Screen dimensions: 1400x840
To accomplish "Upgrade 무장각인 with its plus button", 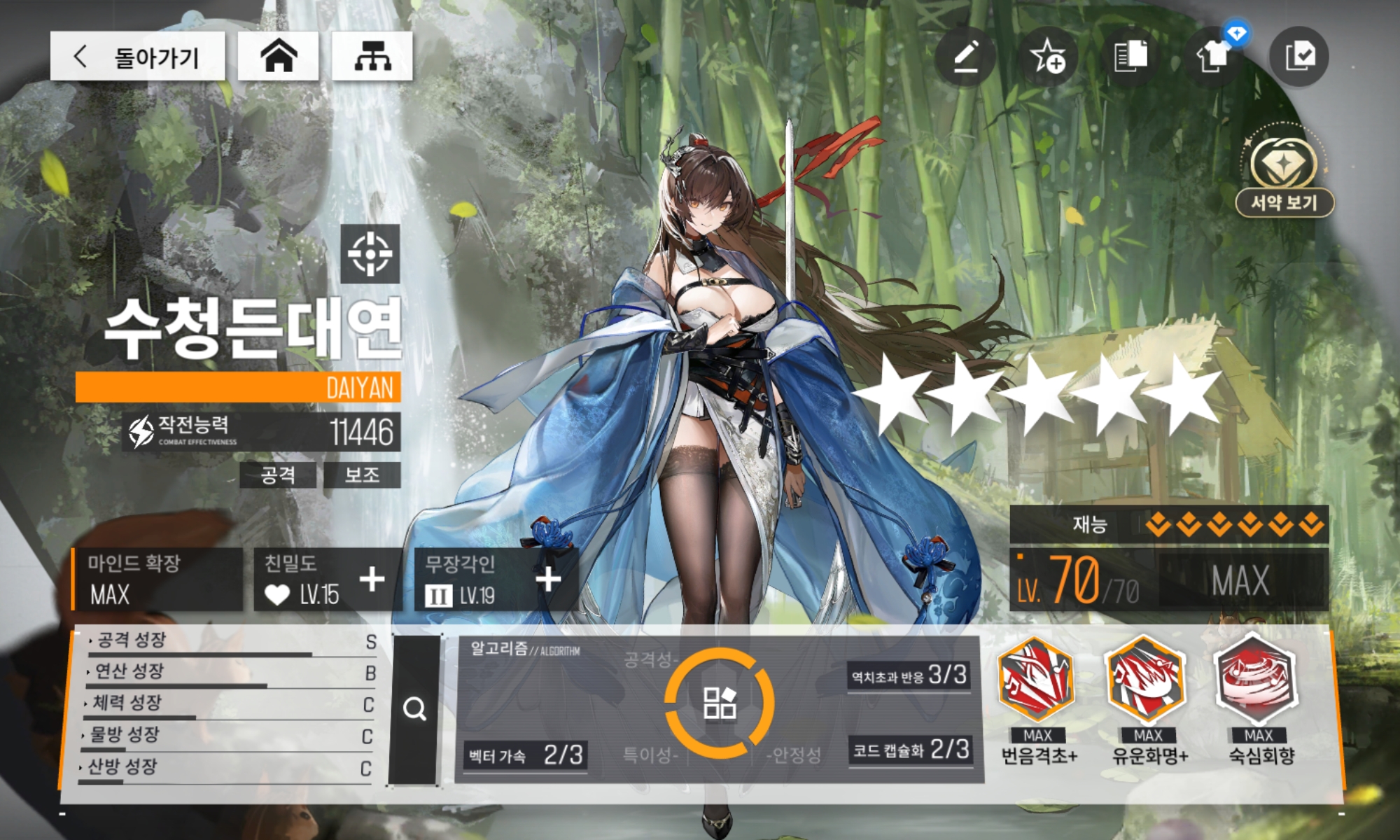I will pos(548,580).
